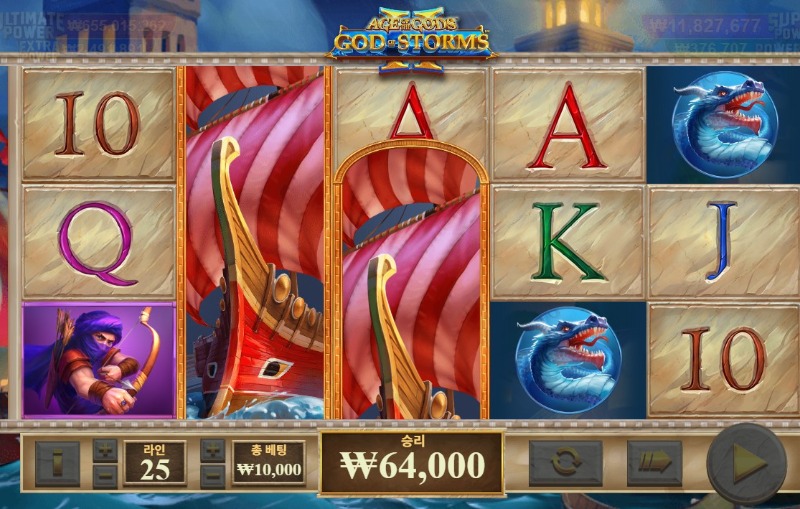The image size is (800, 509).
Task: Spin the reels with the play button
Action: pos(746,463)
